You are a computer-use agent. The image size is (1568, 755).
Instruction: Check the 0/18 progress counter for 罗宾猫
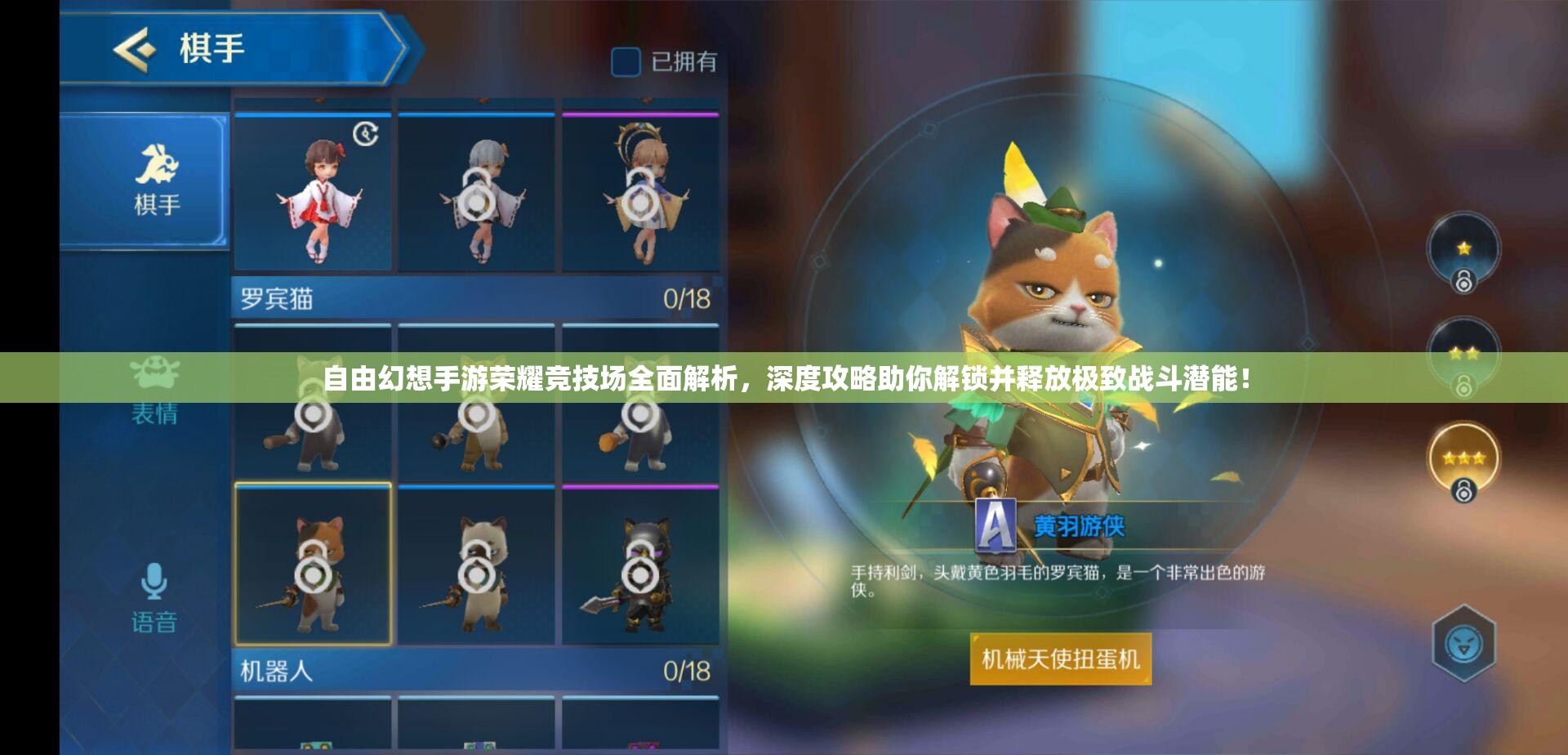[x=687, y=298]
